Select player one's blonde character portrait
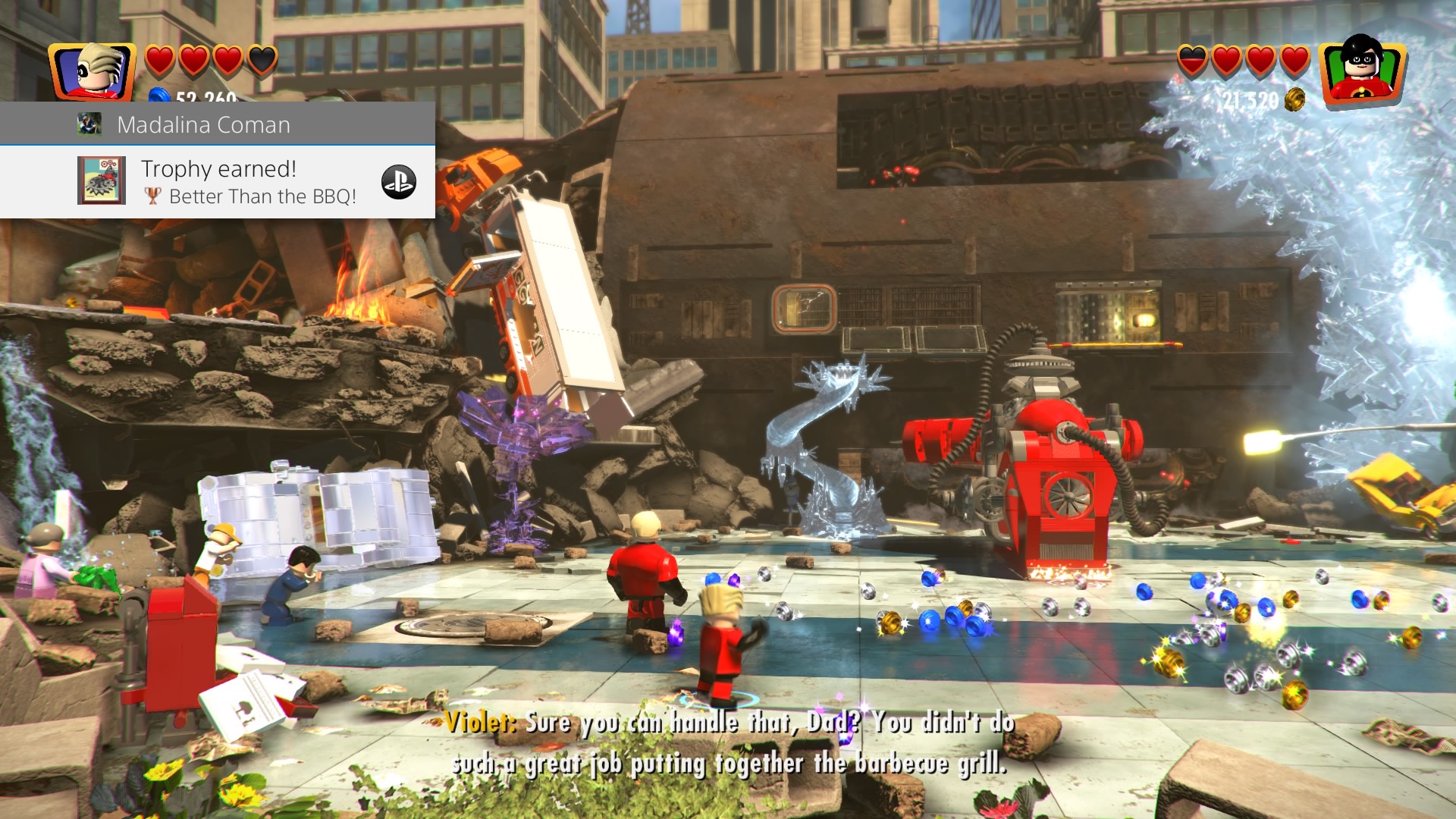The image size is (1456, 819). tap(92, 72)
